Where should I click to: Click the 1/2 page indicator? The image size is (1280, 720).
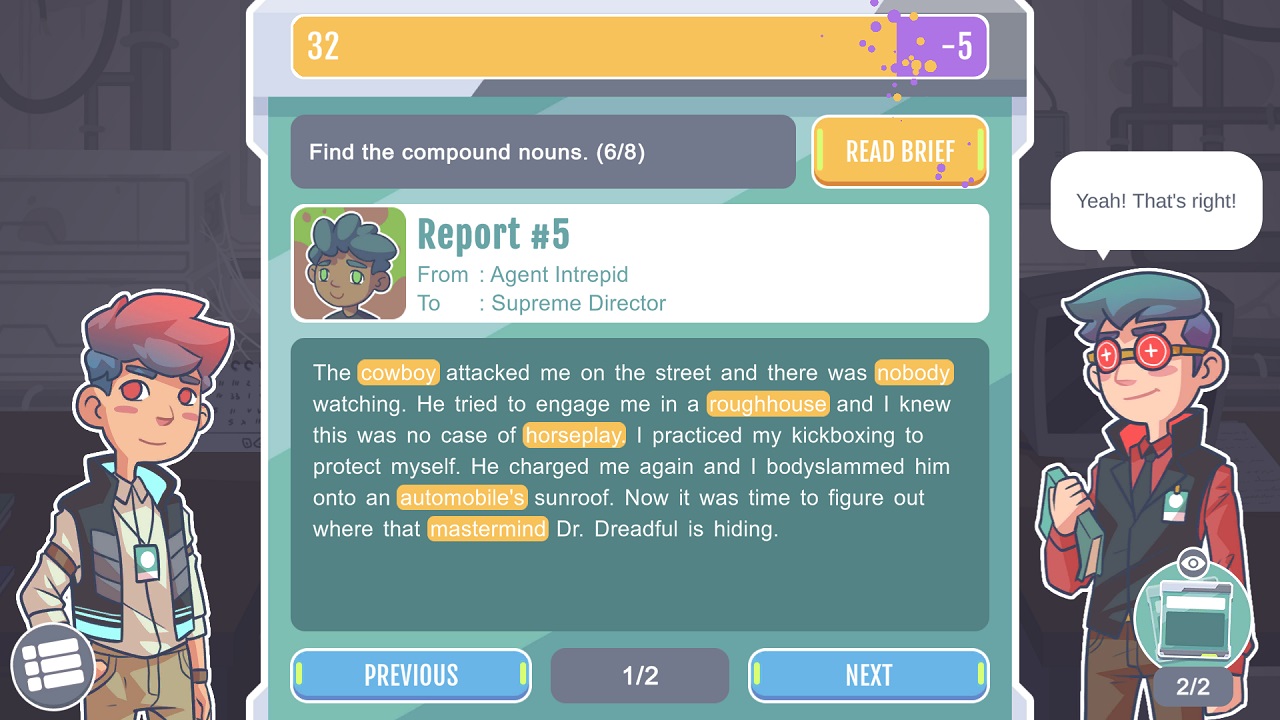(x=639, y=675)
